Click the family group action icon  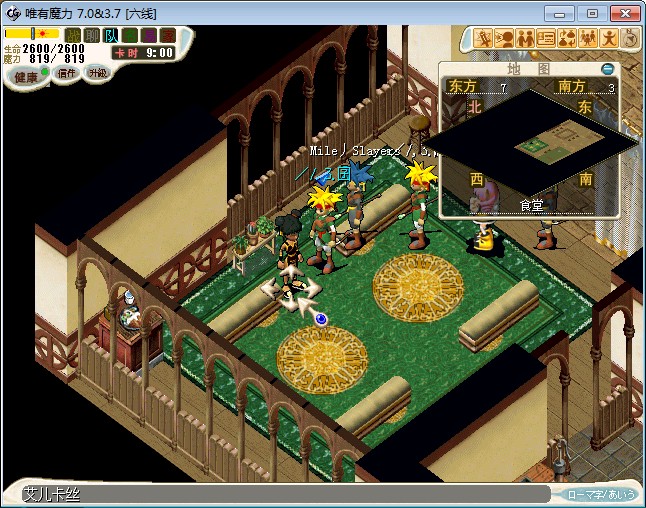point(587,39)
